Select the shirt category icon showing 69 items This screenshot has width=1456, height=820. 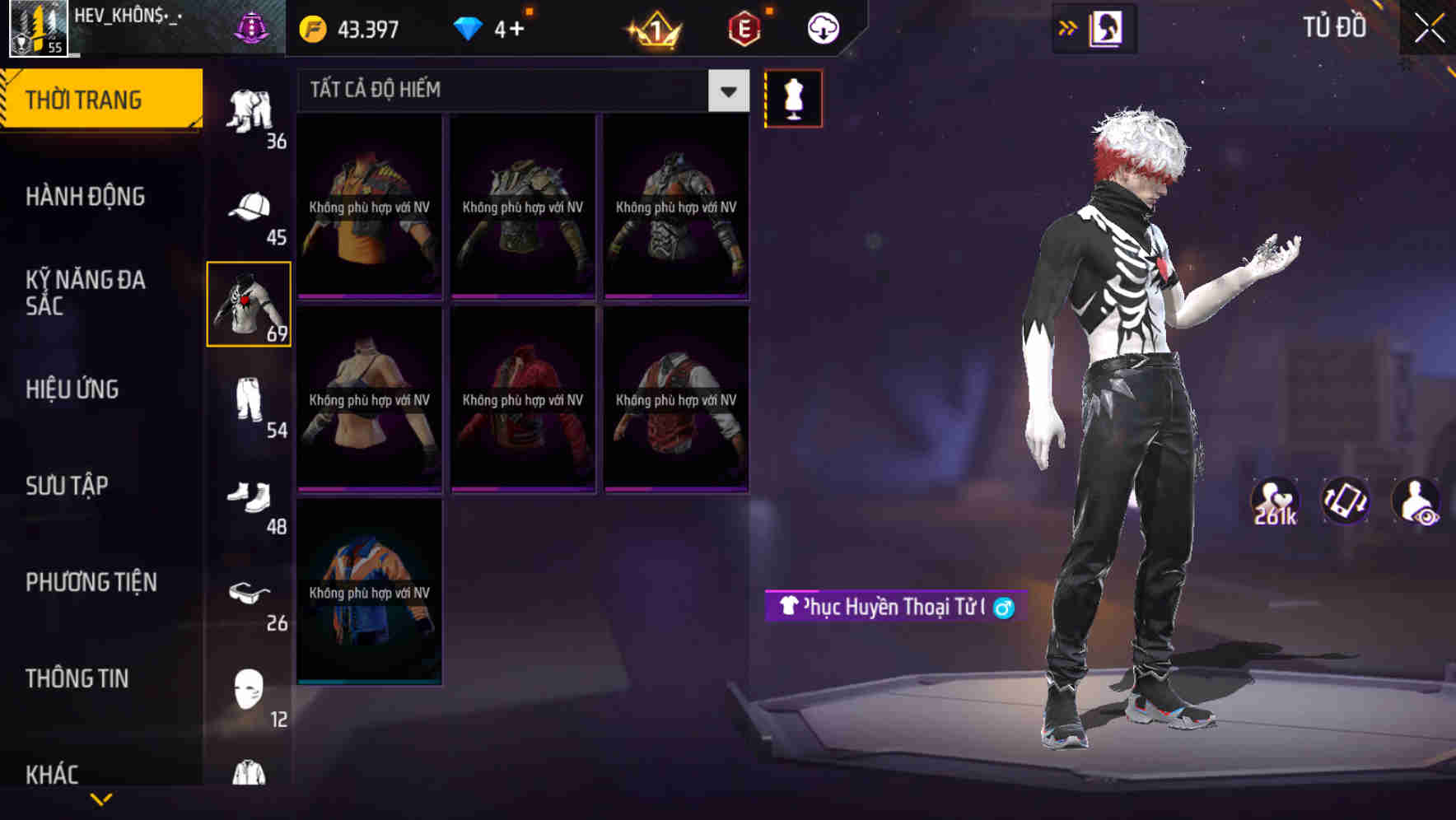[x=250, y=305]
